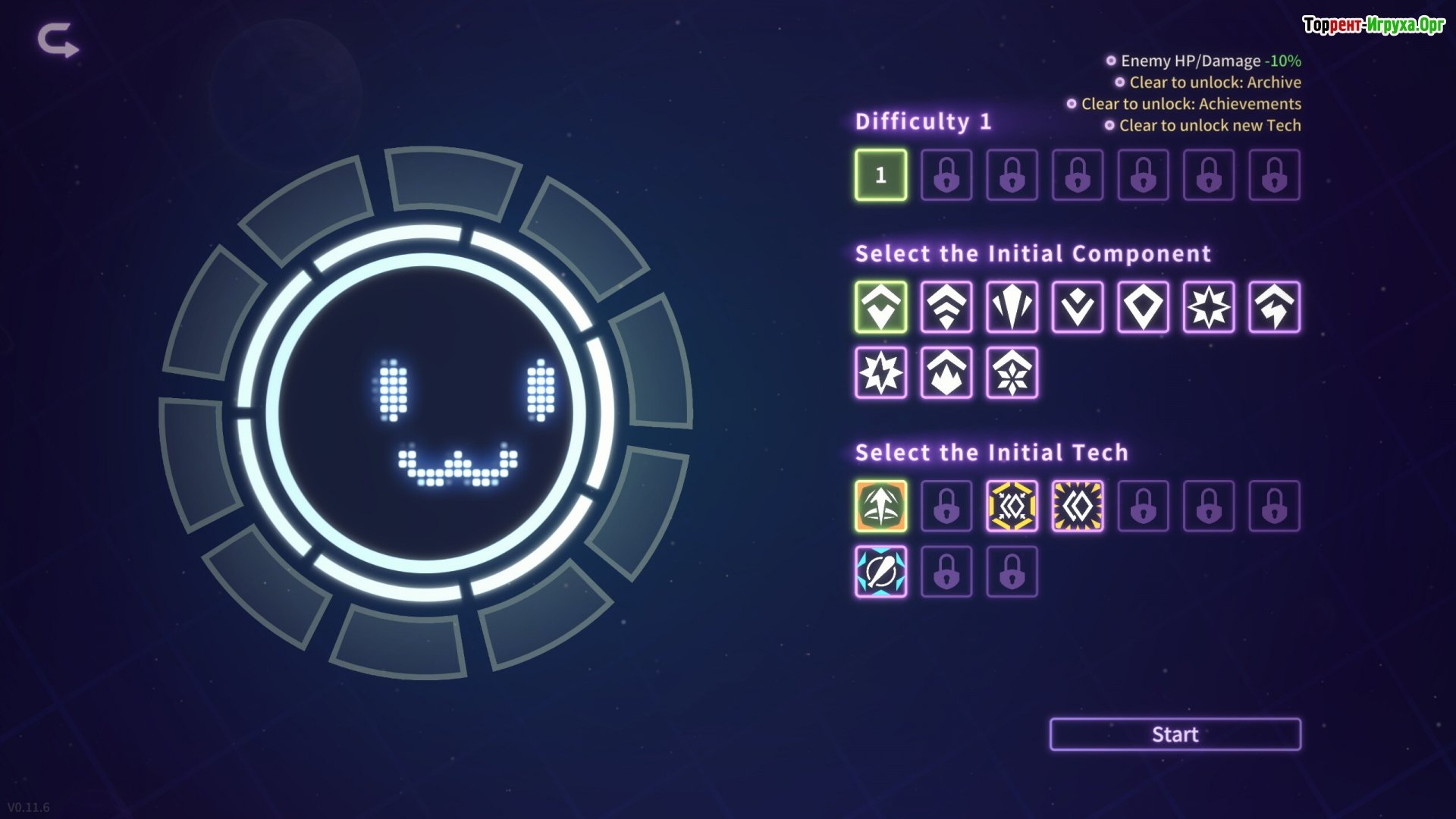
Task: Choose the chevron over snowflake component
Action: pos(1012,372)
